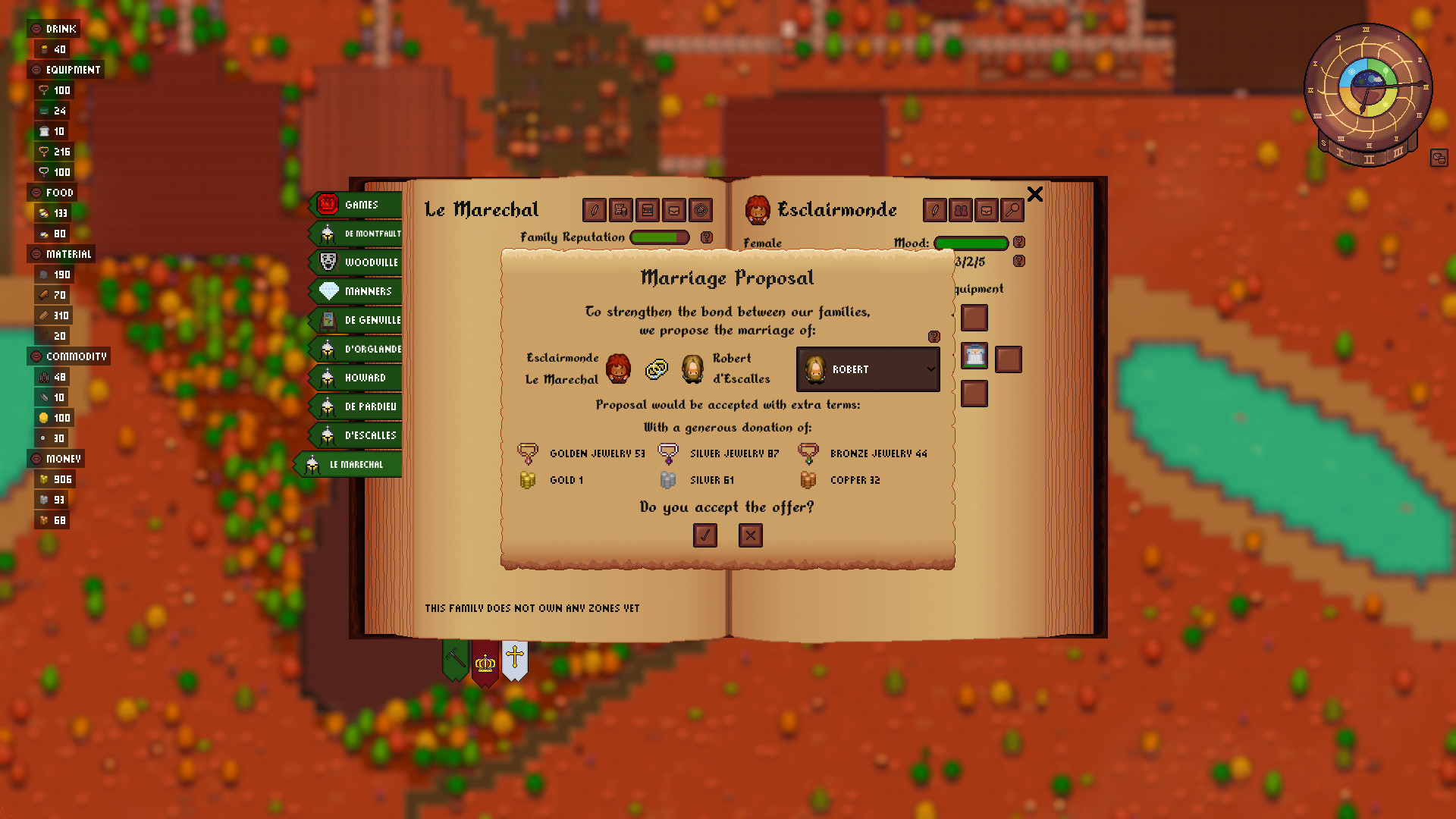Open the Robert spouse selection dropdown
Screen dimensions: 1456x819
coord(868,369)
